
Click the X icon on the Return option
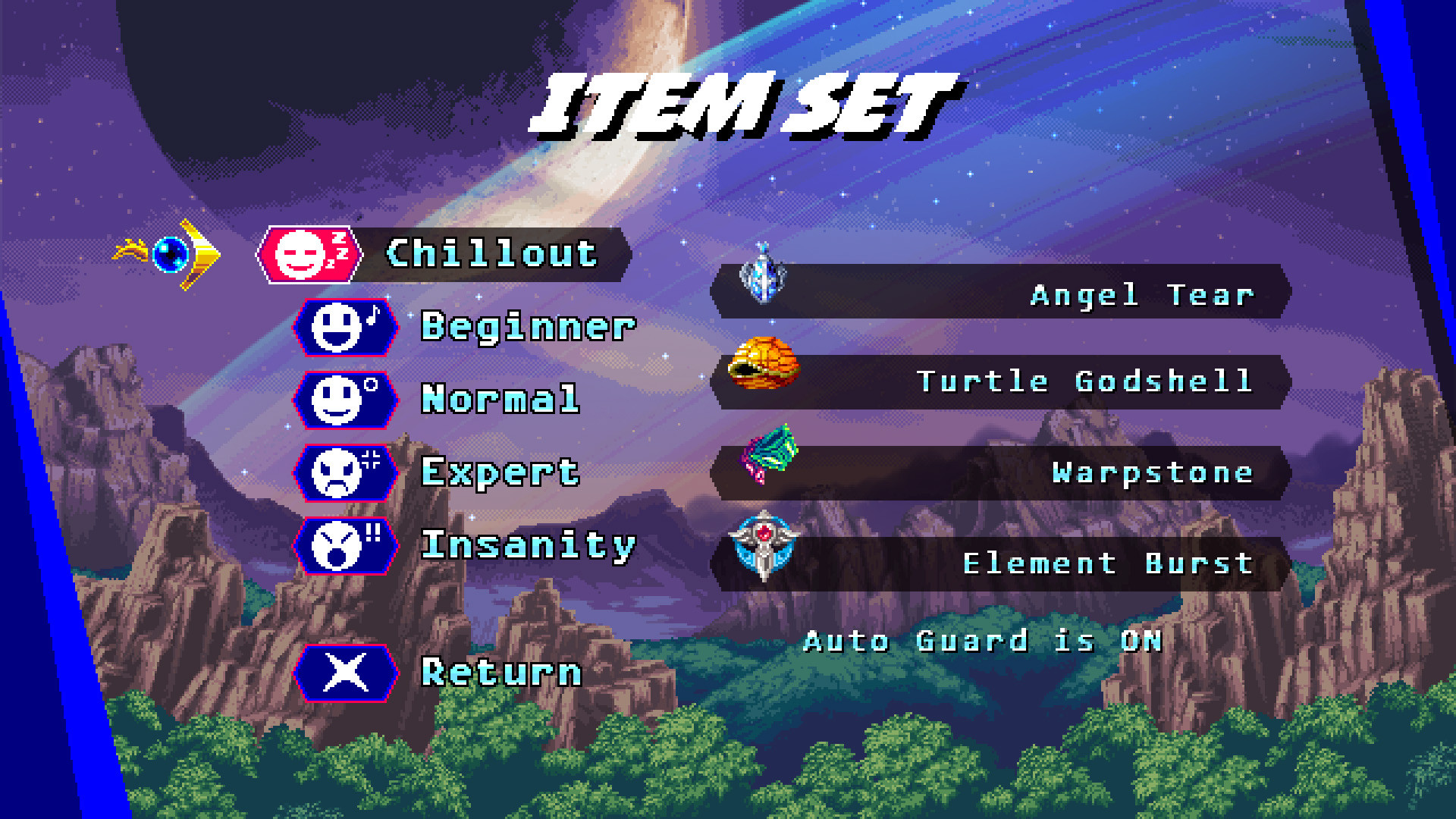tap(345, 673)
